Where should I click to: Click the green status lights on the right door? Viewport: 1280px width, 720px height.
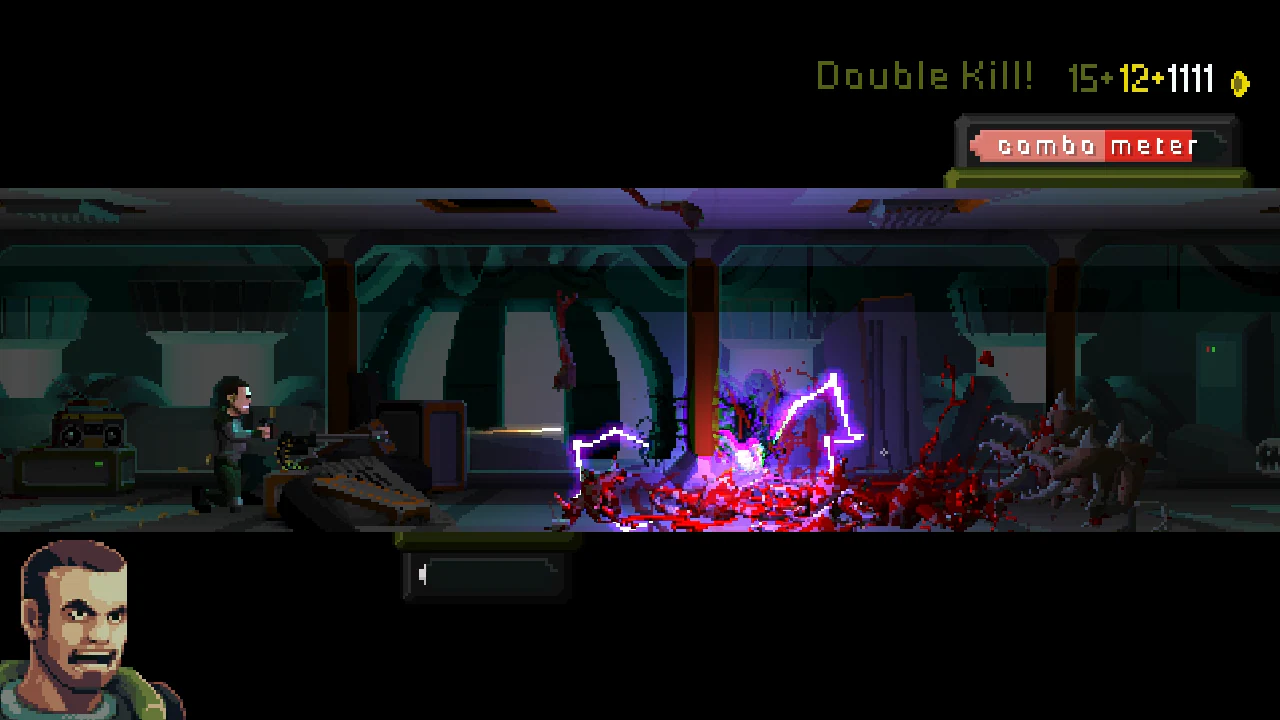tap(1210, 348)
